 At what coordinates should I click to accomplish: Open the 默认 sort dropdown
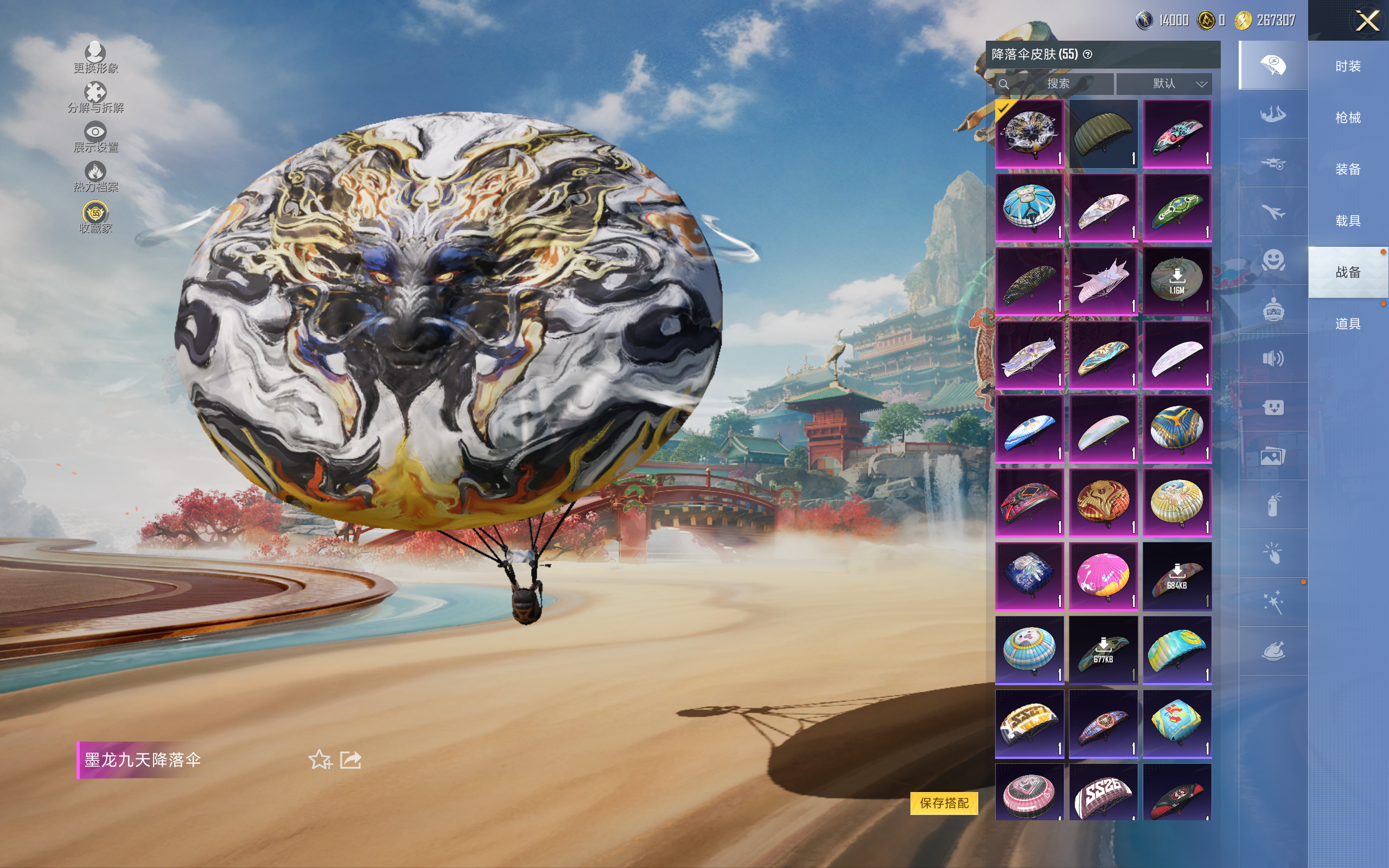[1164, 84]
